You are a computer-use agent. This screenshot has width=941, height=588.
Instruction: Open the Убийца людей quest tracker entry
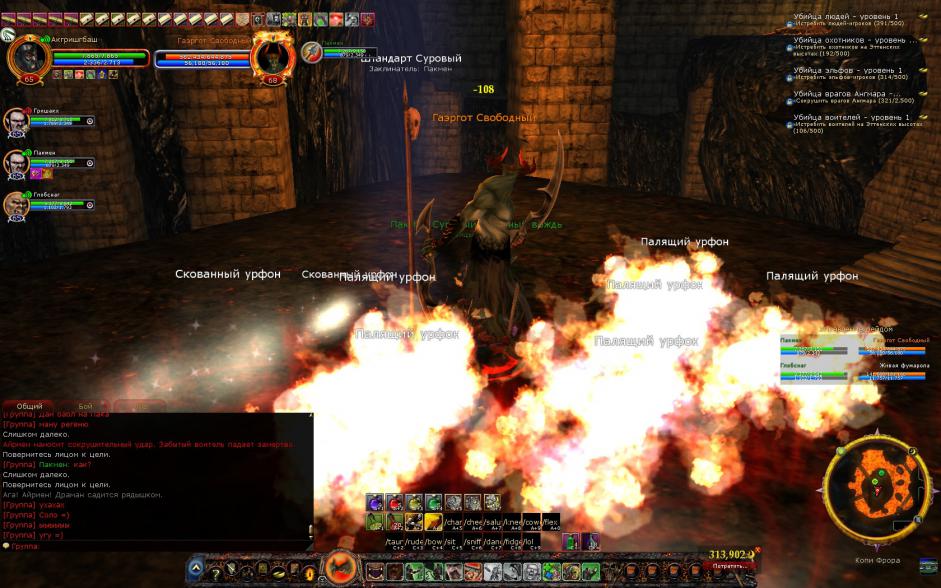[x=846, y=17]
